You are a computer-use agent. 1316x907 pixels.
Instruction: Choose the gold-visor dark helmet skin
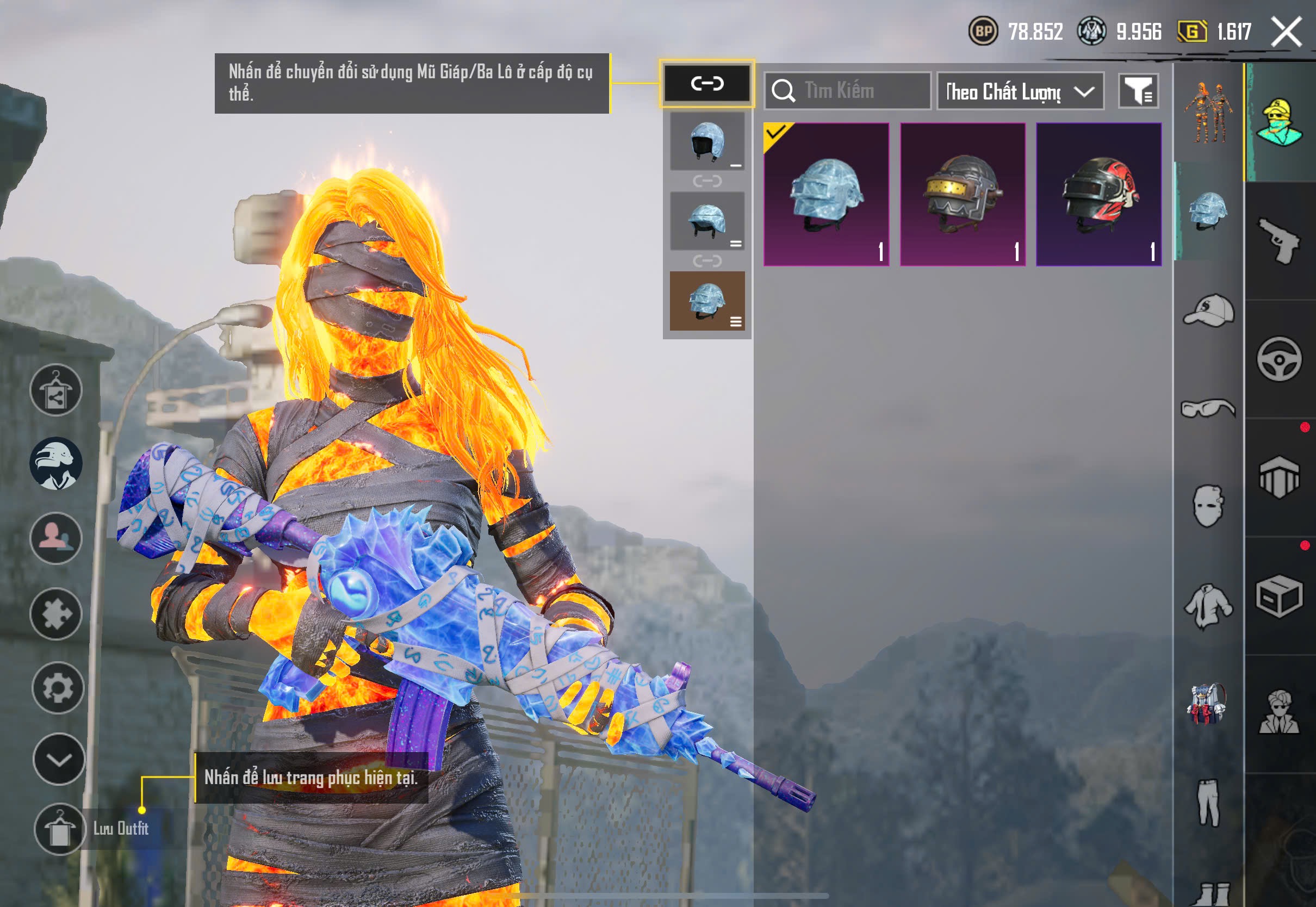963,194
